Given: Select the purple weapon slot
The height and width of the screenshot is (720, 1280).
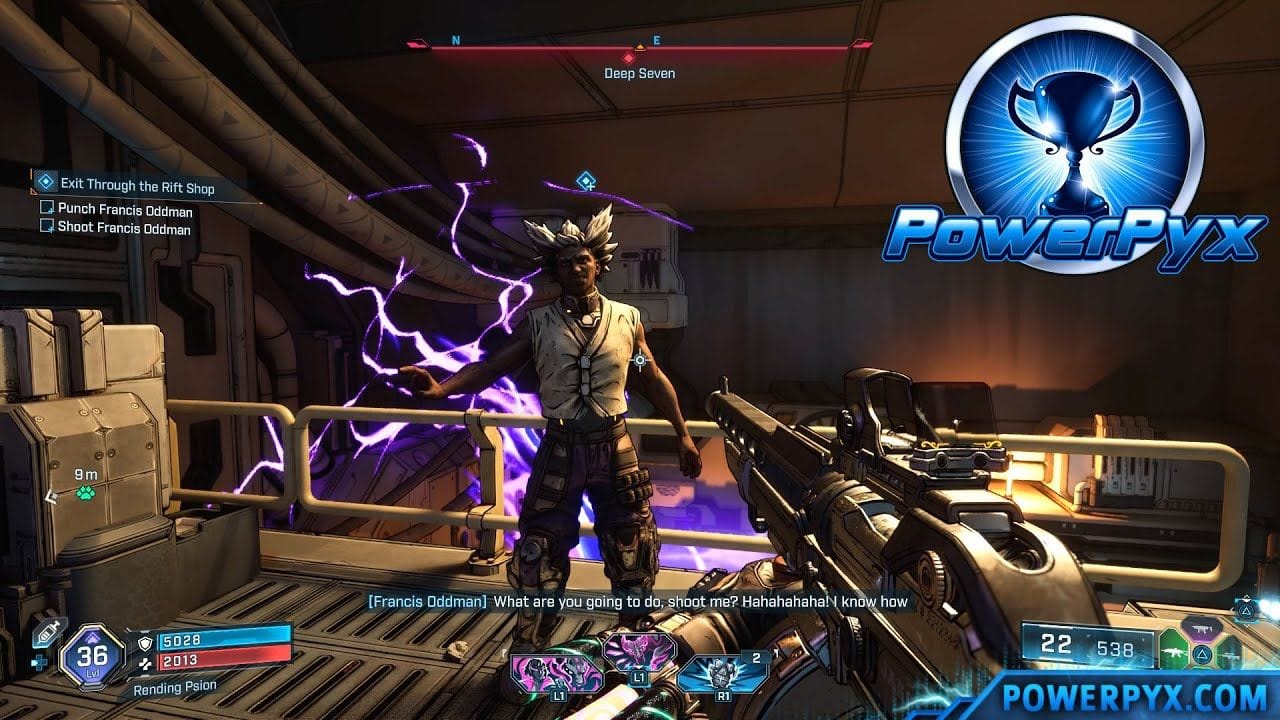Looking at the screenshot, I should (x=1201, y=626).
